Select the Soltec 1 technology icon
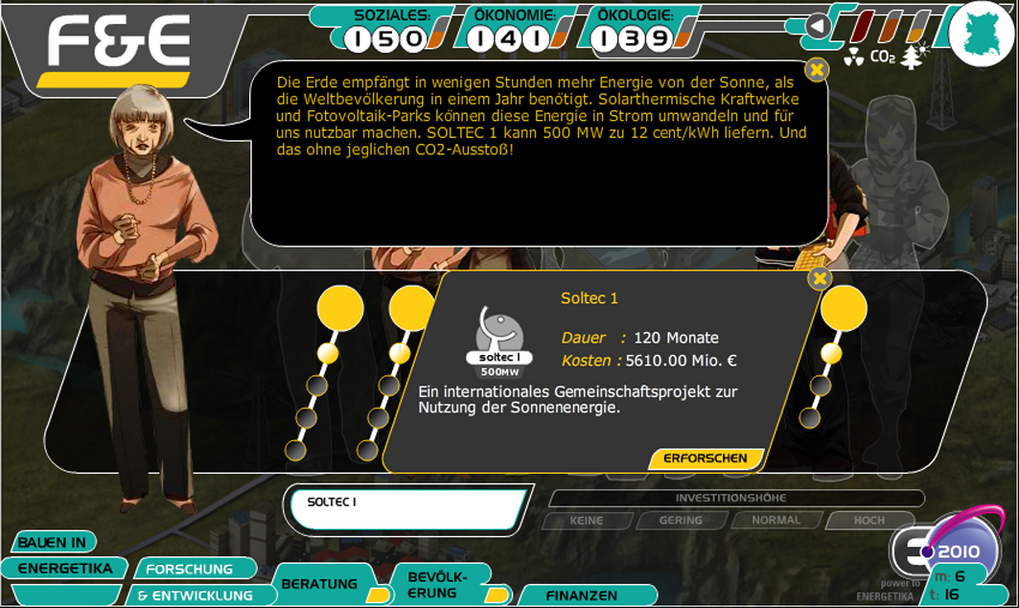Screen dimensions: 1019x608 tap(498, 337)
